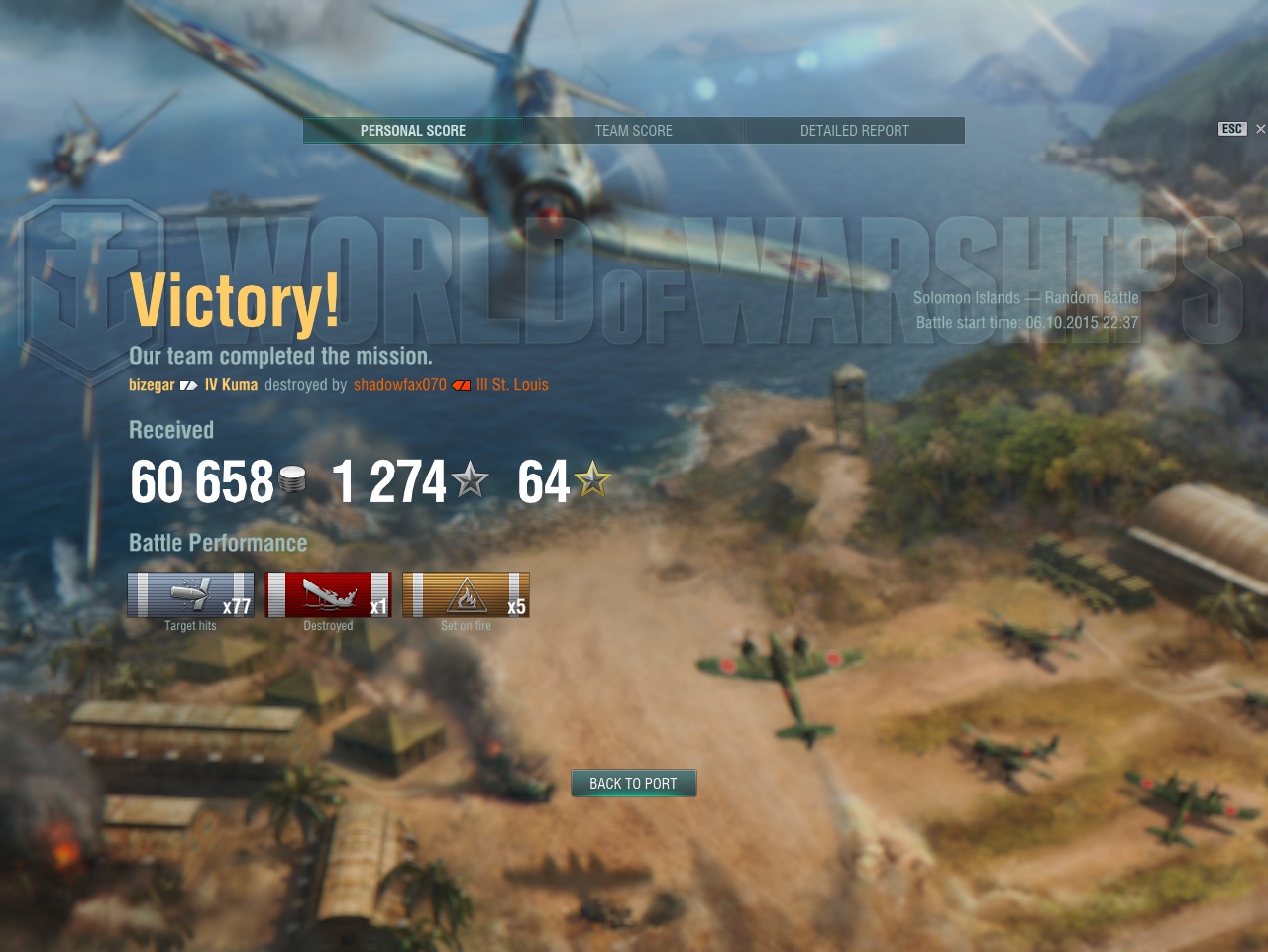Select the Target hits ribbon
This screenshot has width=1268, height=952.
tap(191, 595)
